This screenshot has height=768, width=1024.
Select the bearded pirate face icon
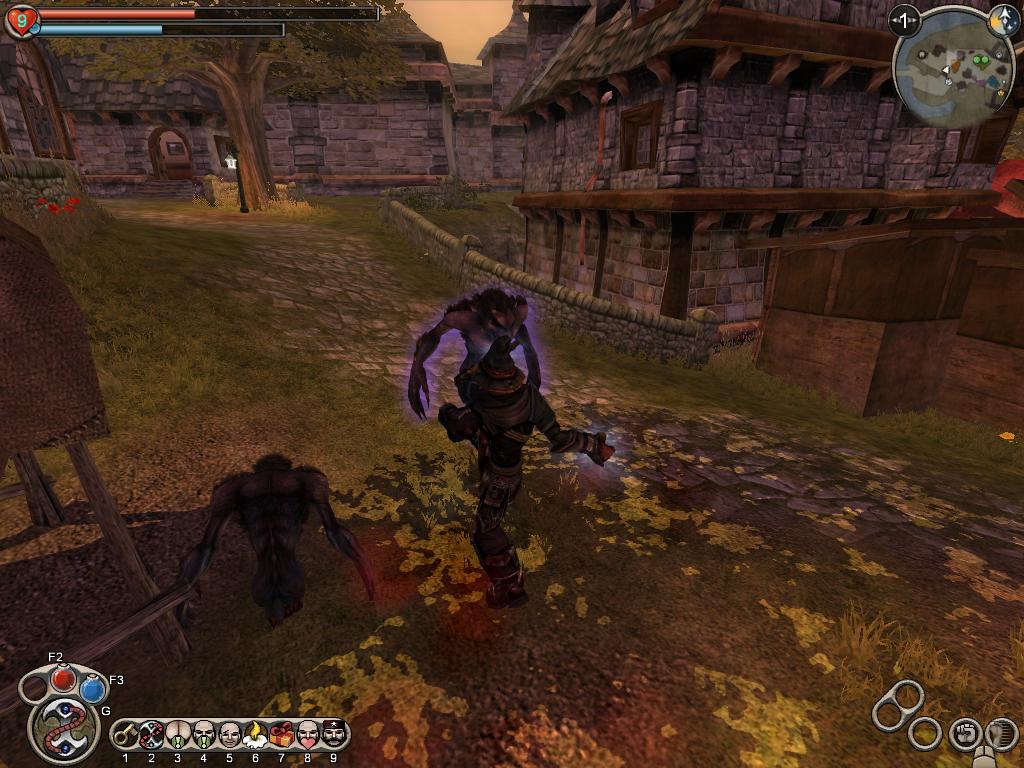click(333, 735)
